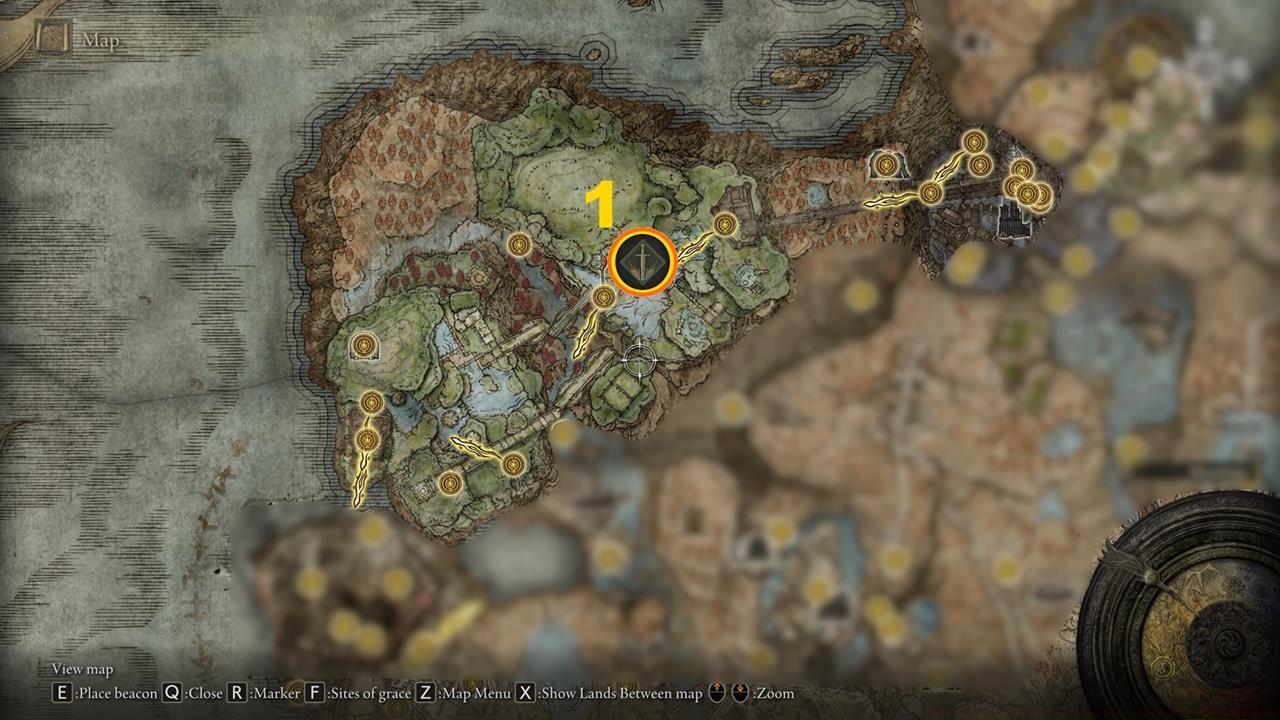Select the site of grace just left of the beacon

click(602, 297)
